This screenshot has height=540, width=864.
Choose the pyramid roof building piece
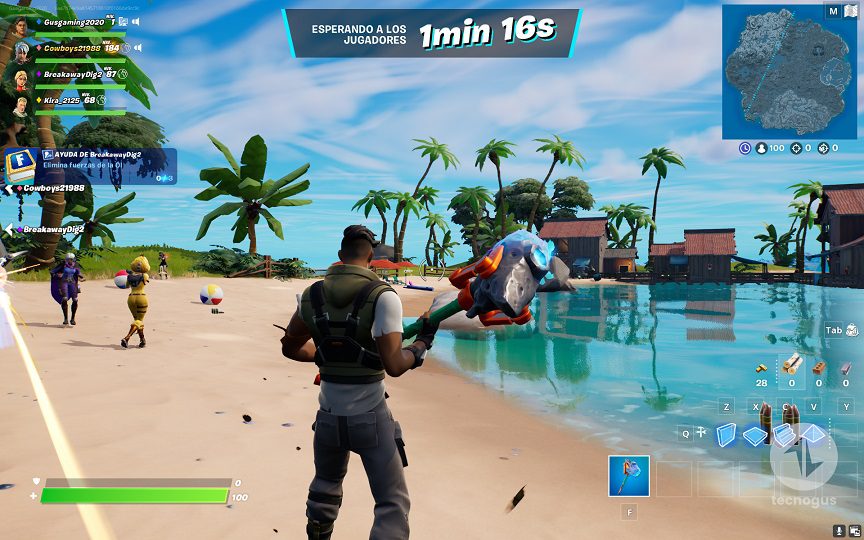(x=813, y=434)
